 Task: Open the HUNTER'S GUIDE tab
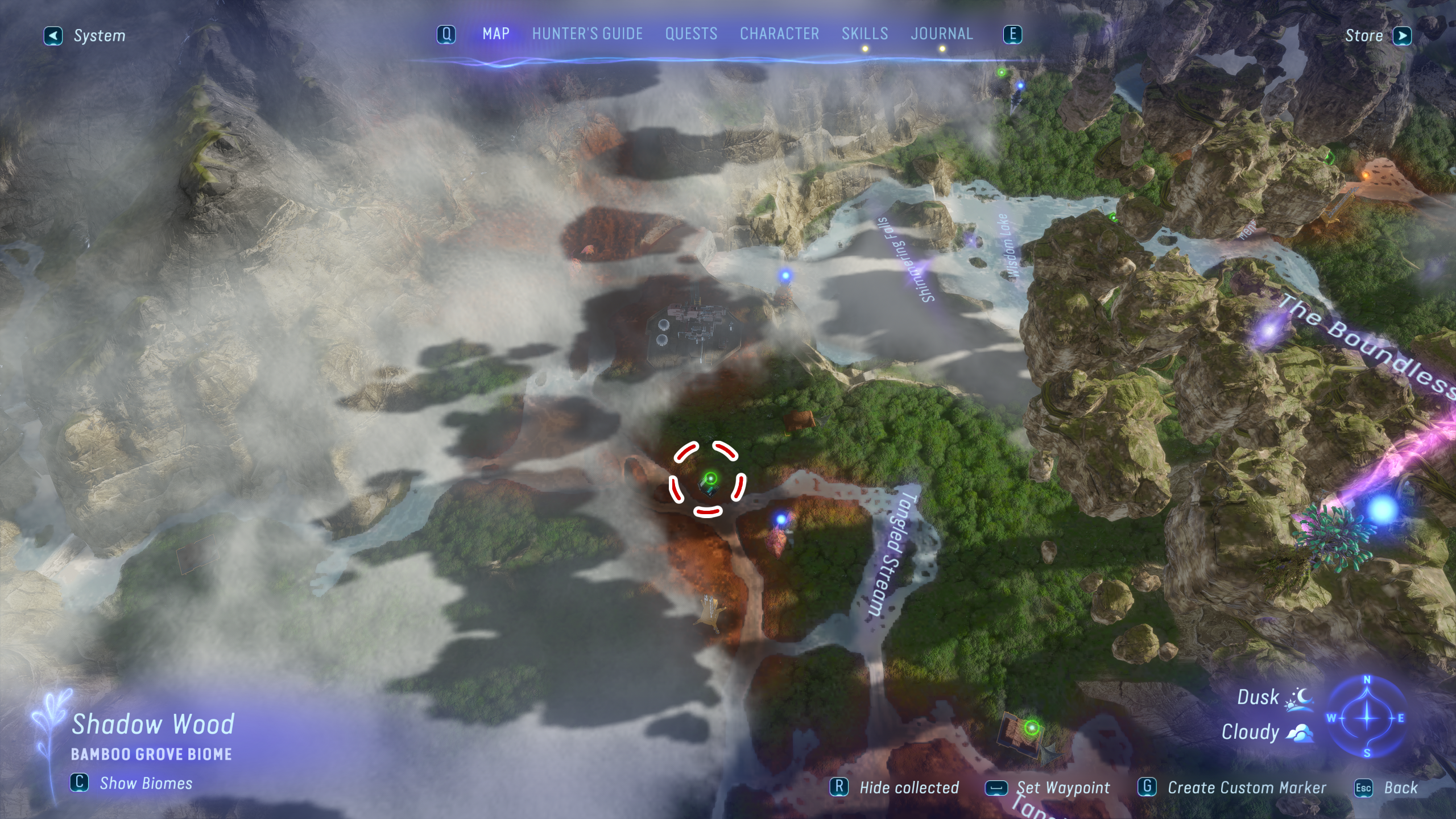[587, 34]
